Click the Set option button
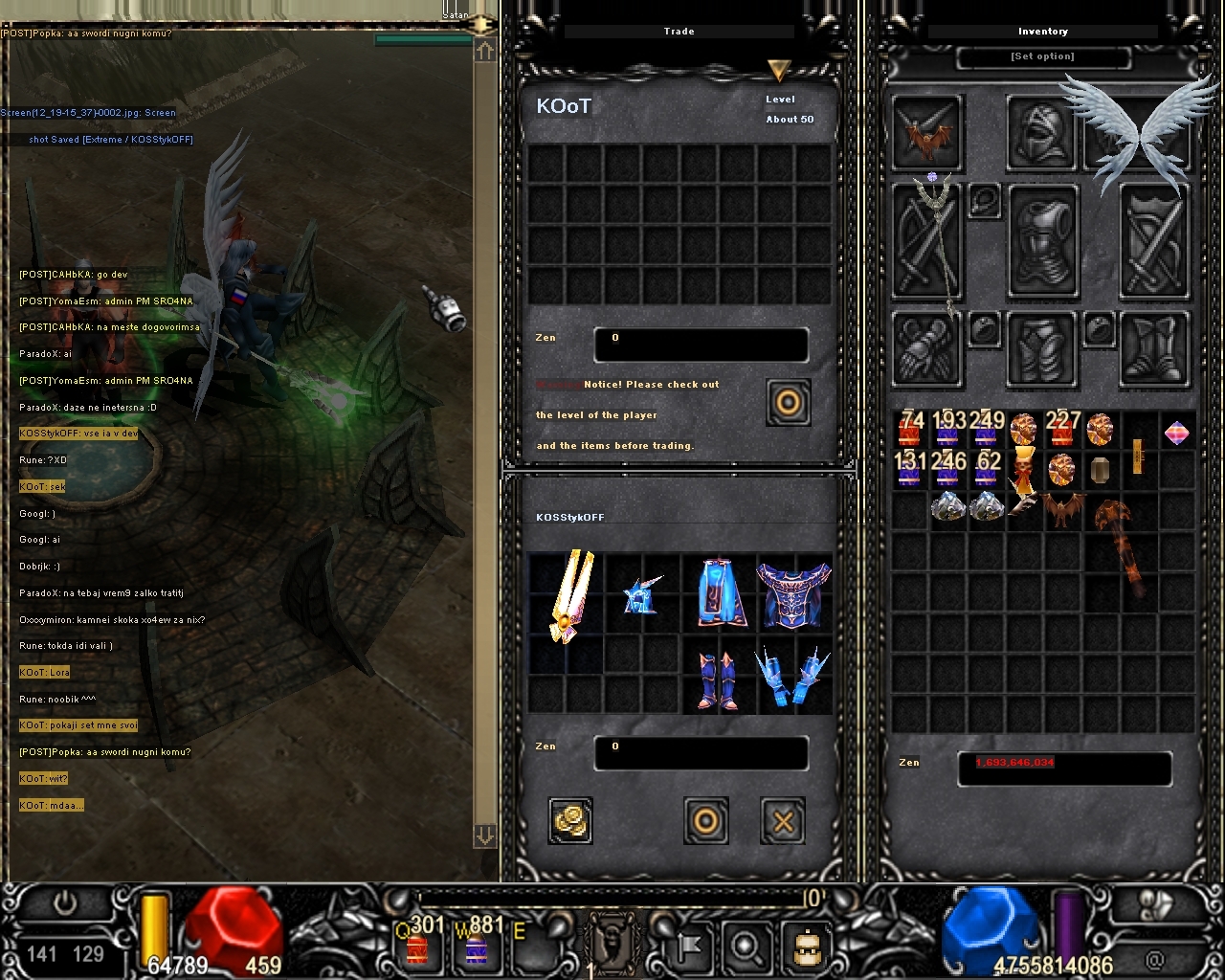1225x980 pixels. tap(1042, 56)
